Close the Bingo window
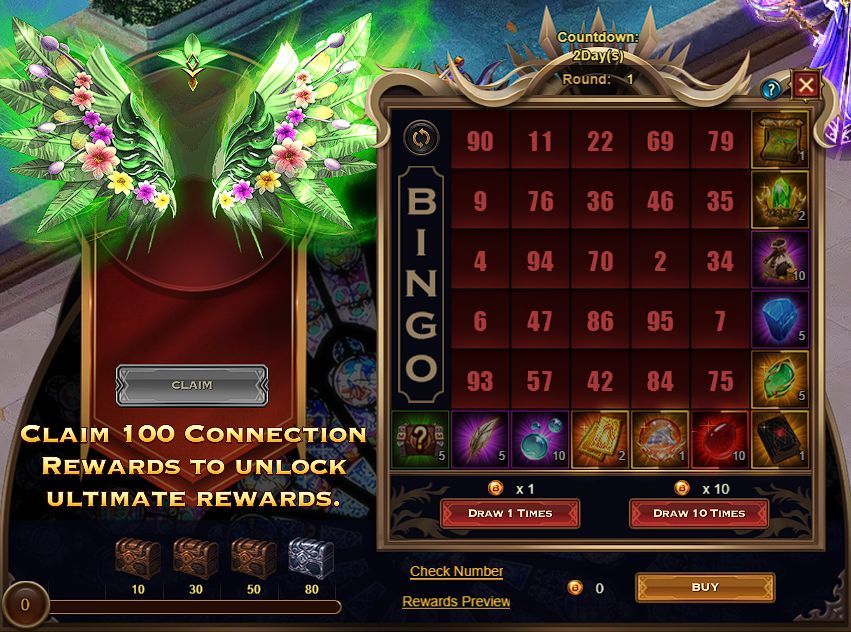This screenshot has height=632, width=851. pyautogui.click(x=805, y=86)
